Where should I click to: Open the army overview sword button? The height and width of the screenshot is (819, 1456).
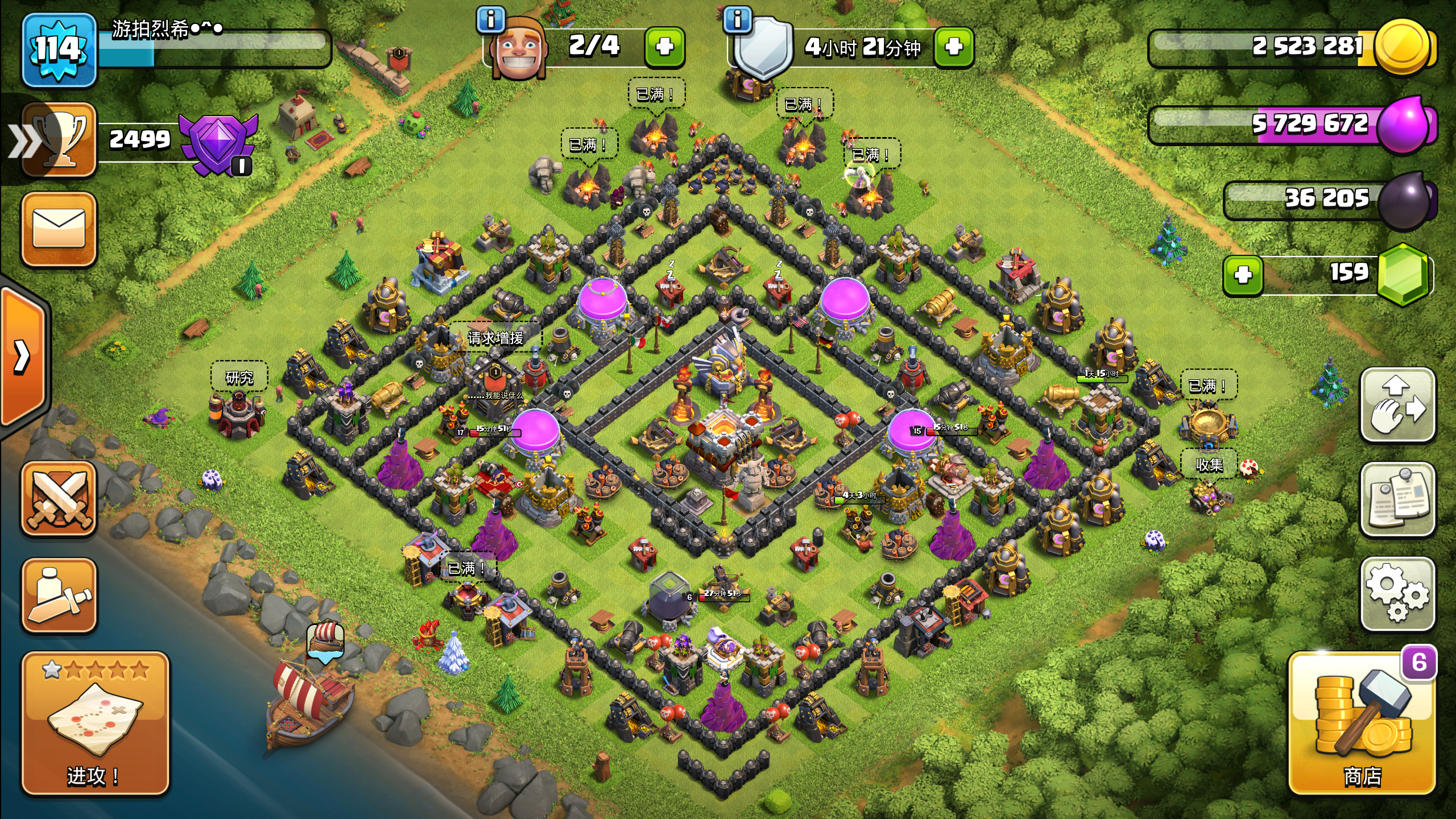pos(59,595)
